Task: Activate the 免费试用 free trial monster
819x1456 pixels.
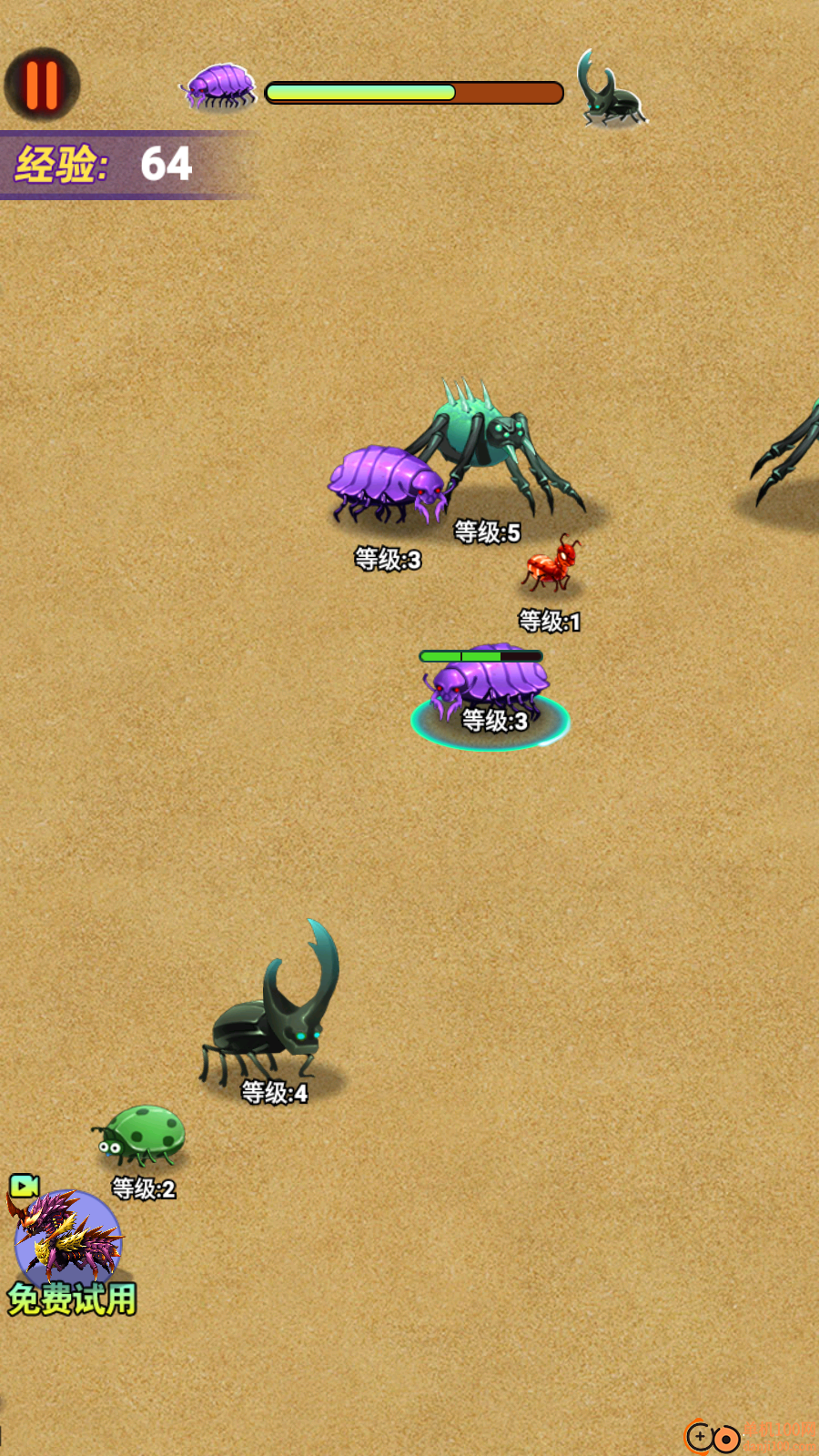Action: (68, 1247)
